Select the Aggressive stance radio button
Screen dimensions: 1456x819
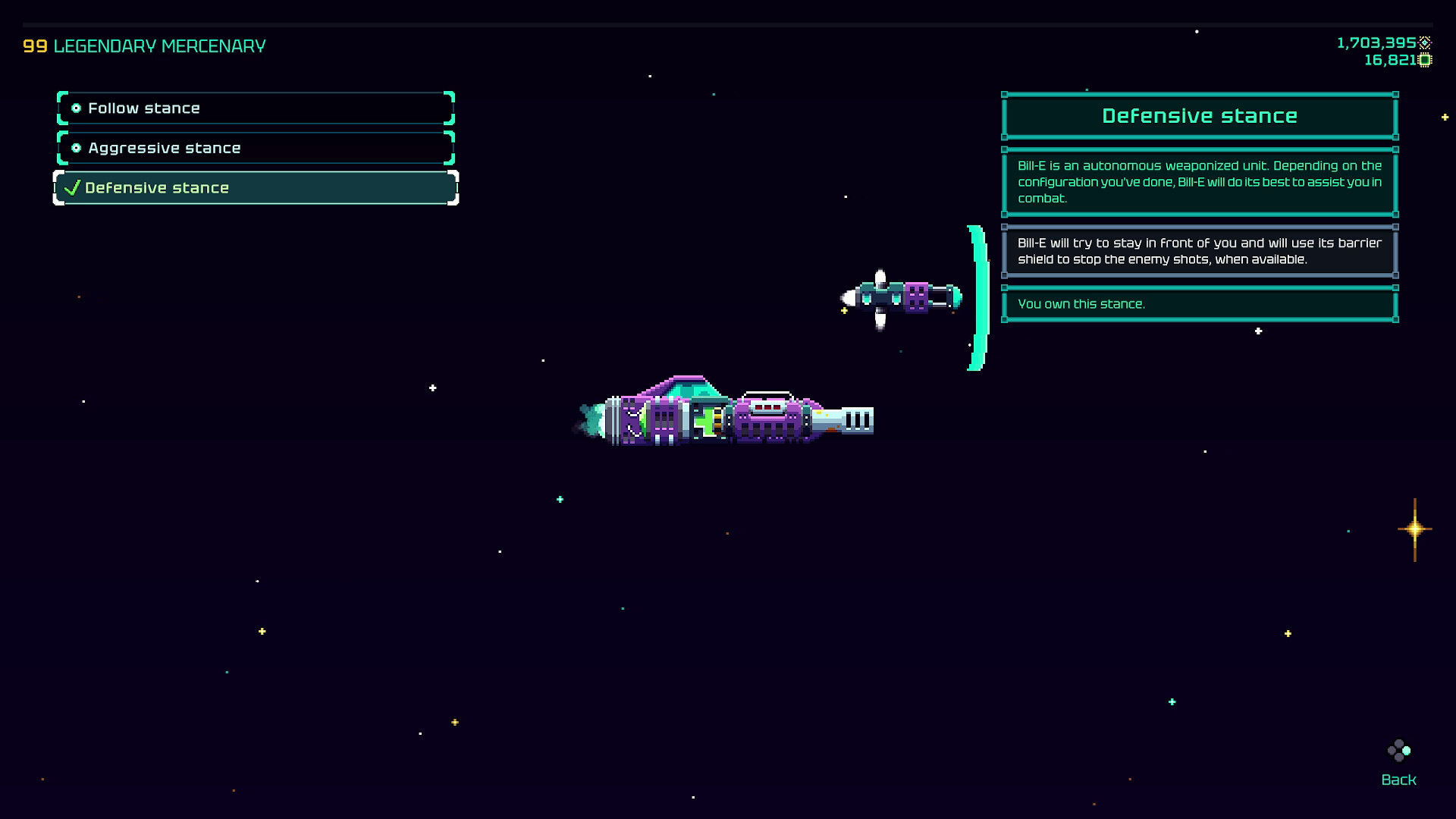coord(77,147)
